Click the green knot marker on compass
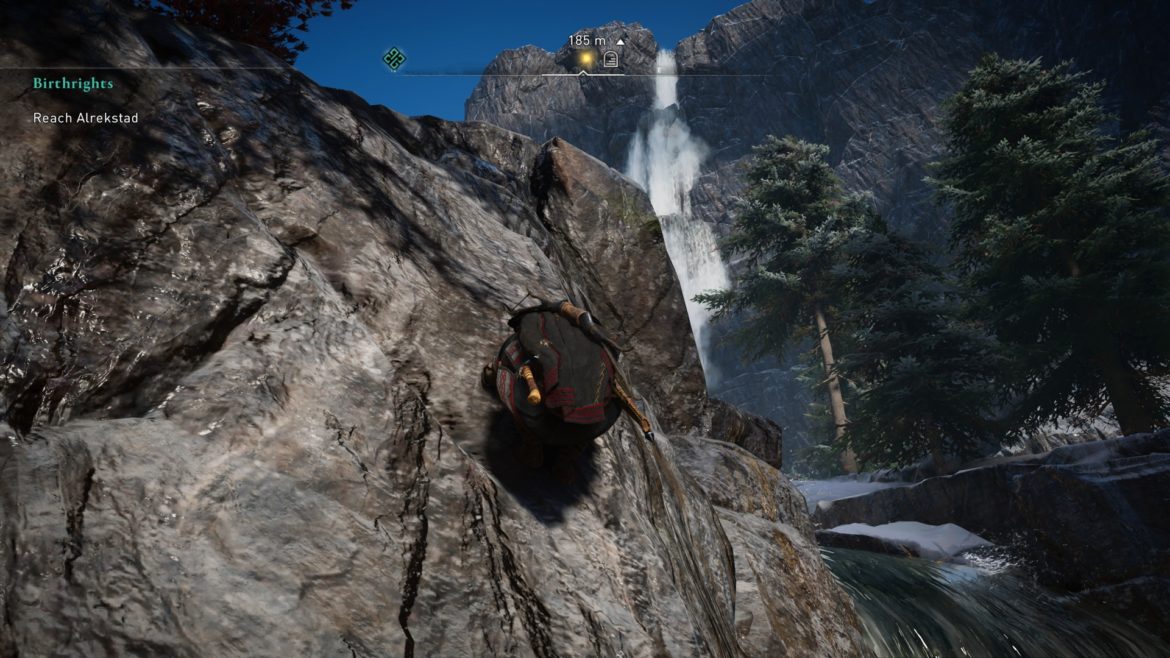This screenshot has width=1170, height=658. pyautogui.click(x=394, y=59)
